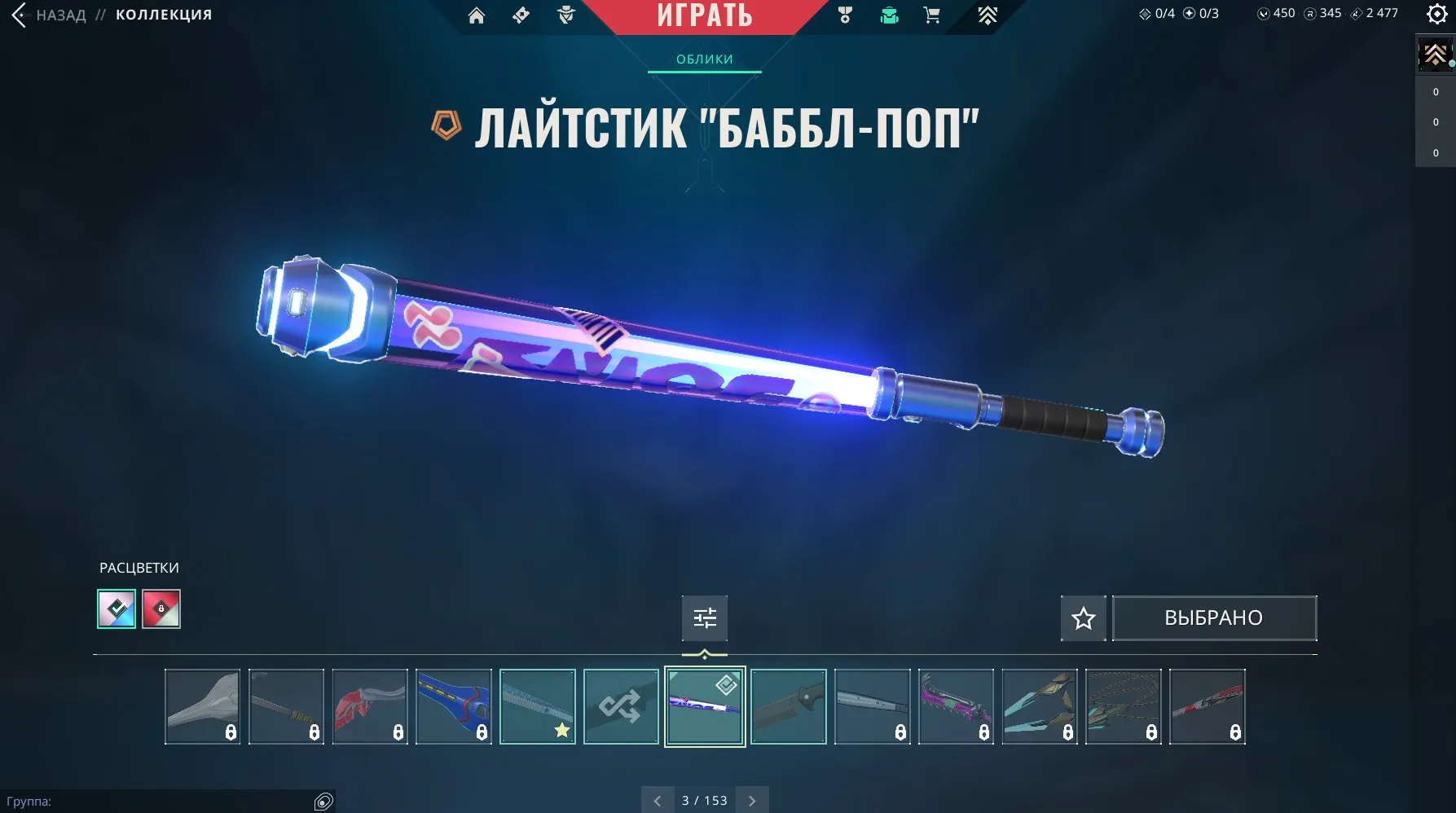The height and width of the screenshot is (813, 1456).
Task: Pick the first Bubble Pop color swatch
Action: 117,609
